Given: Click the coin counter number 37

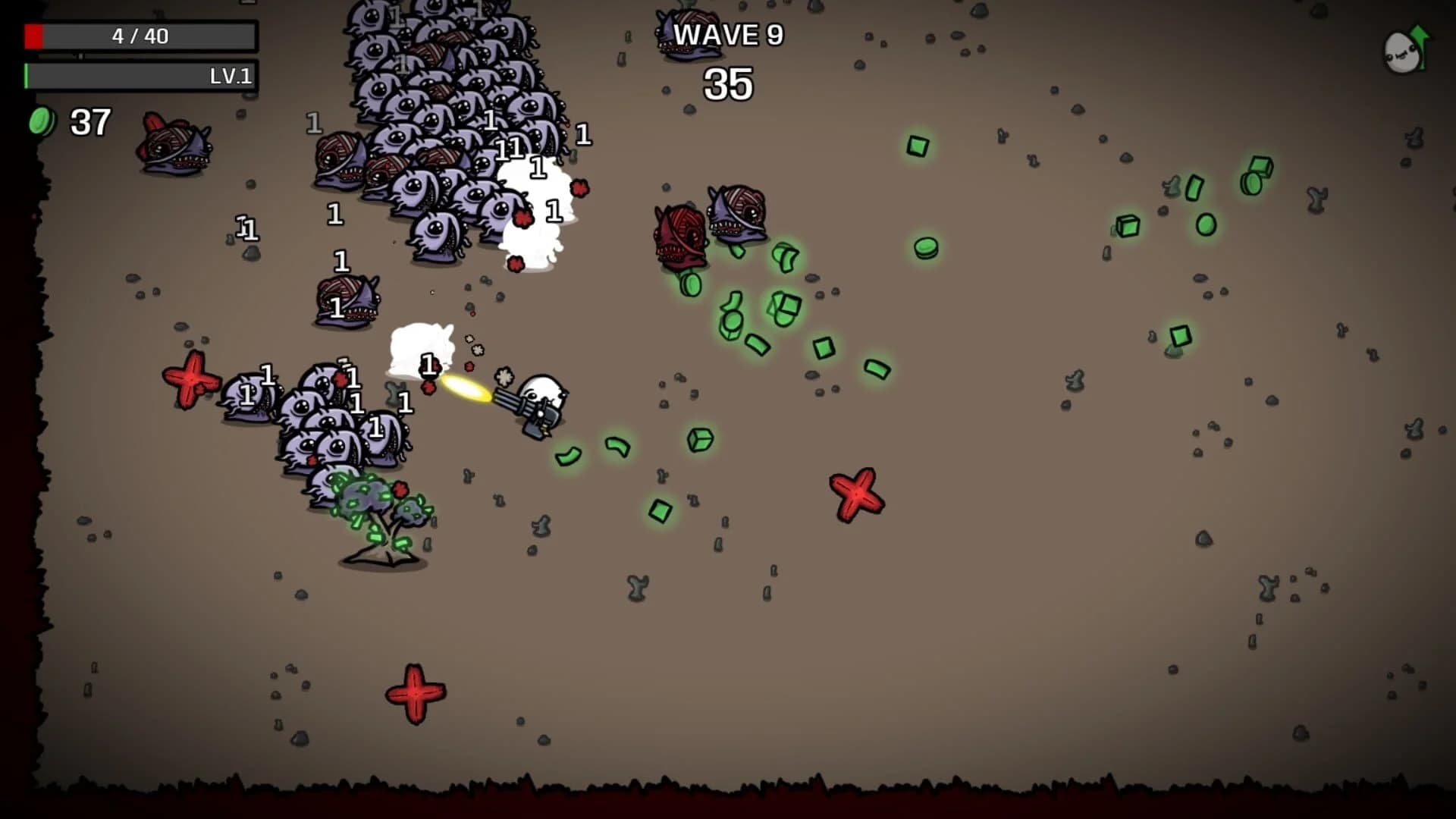Looking at the screenshot, I should point(91,121).
